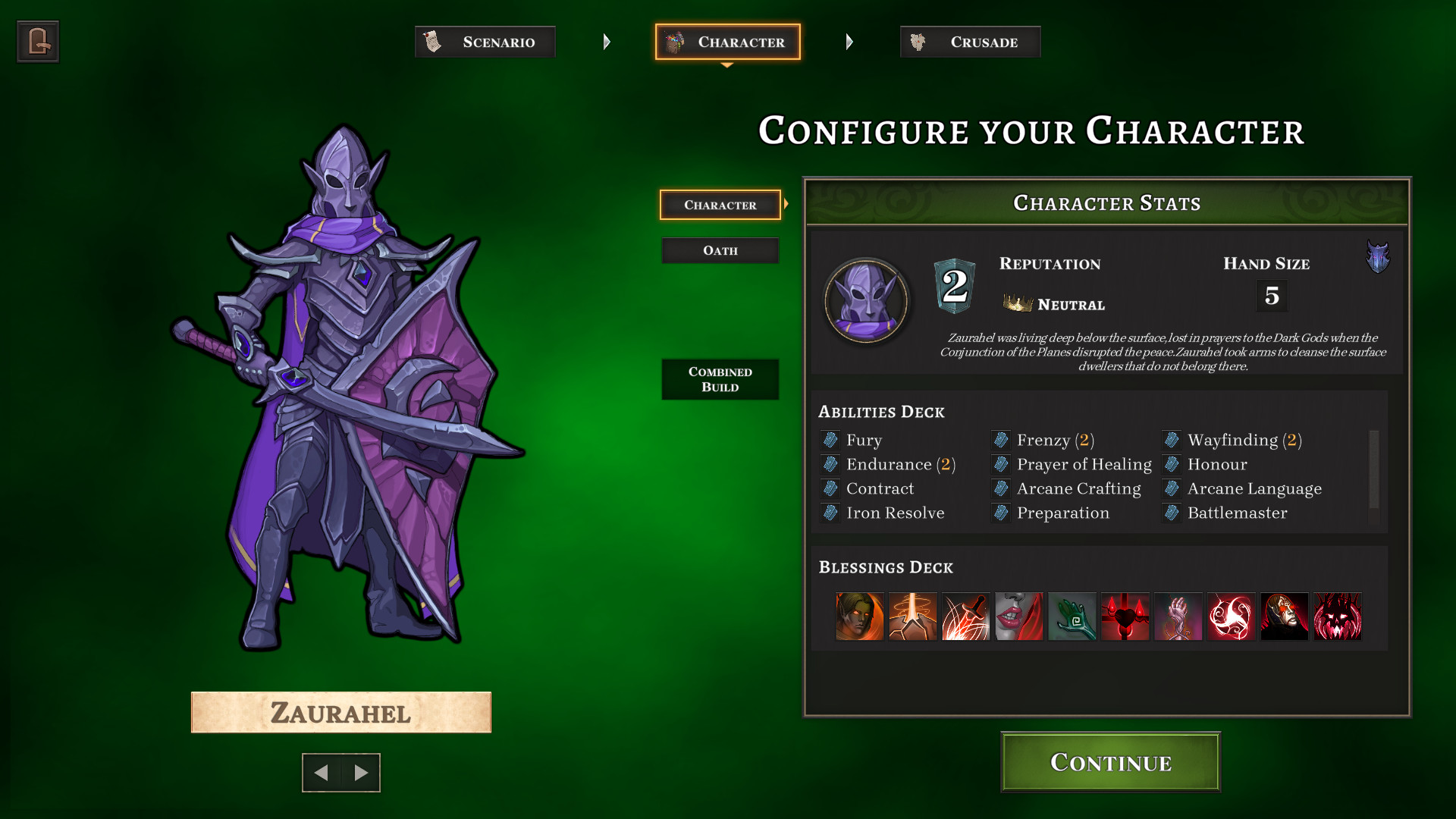
Task: Click the glowing-eyes elf blessing thumbnail
Action: click(x=859, y=617)
